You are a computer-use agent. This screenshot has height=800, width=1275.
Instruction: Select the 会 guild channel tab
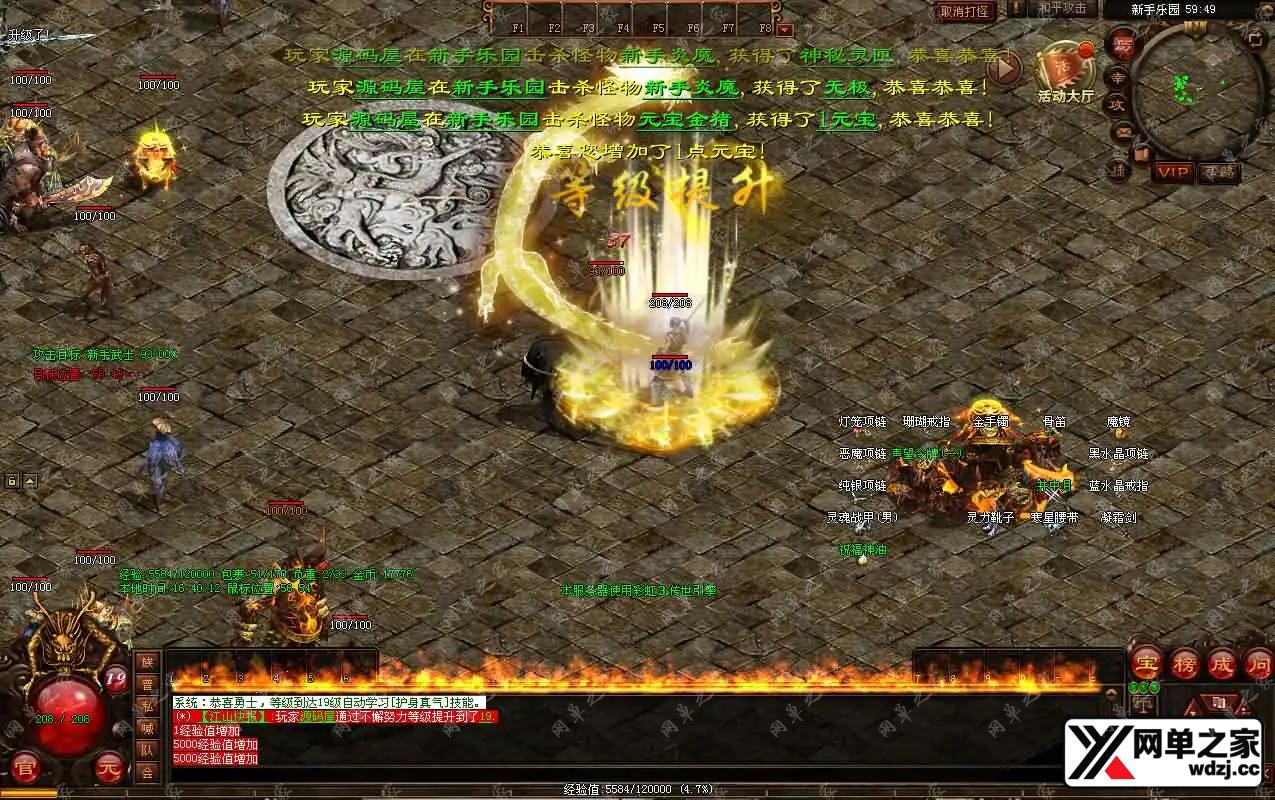click(x=147, y=772)
